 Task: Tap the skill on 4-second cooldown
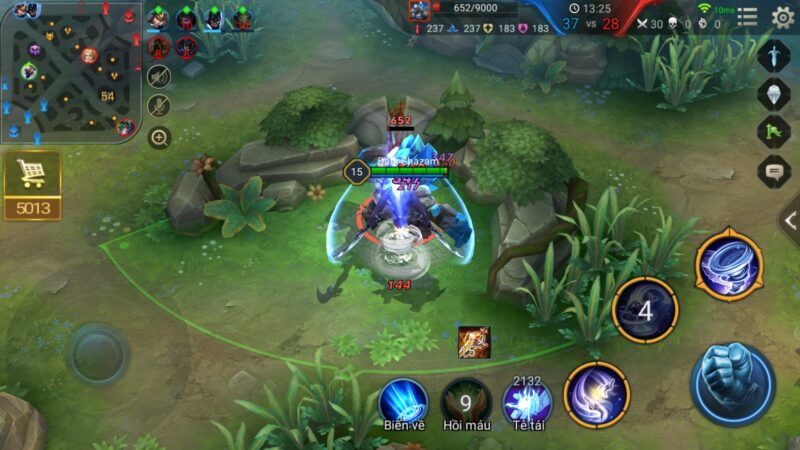645,311
